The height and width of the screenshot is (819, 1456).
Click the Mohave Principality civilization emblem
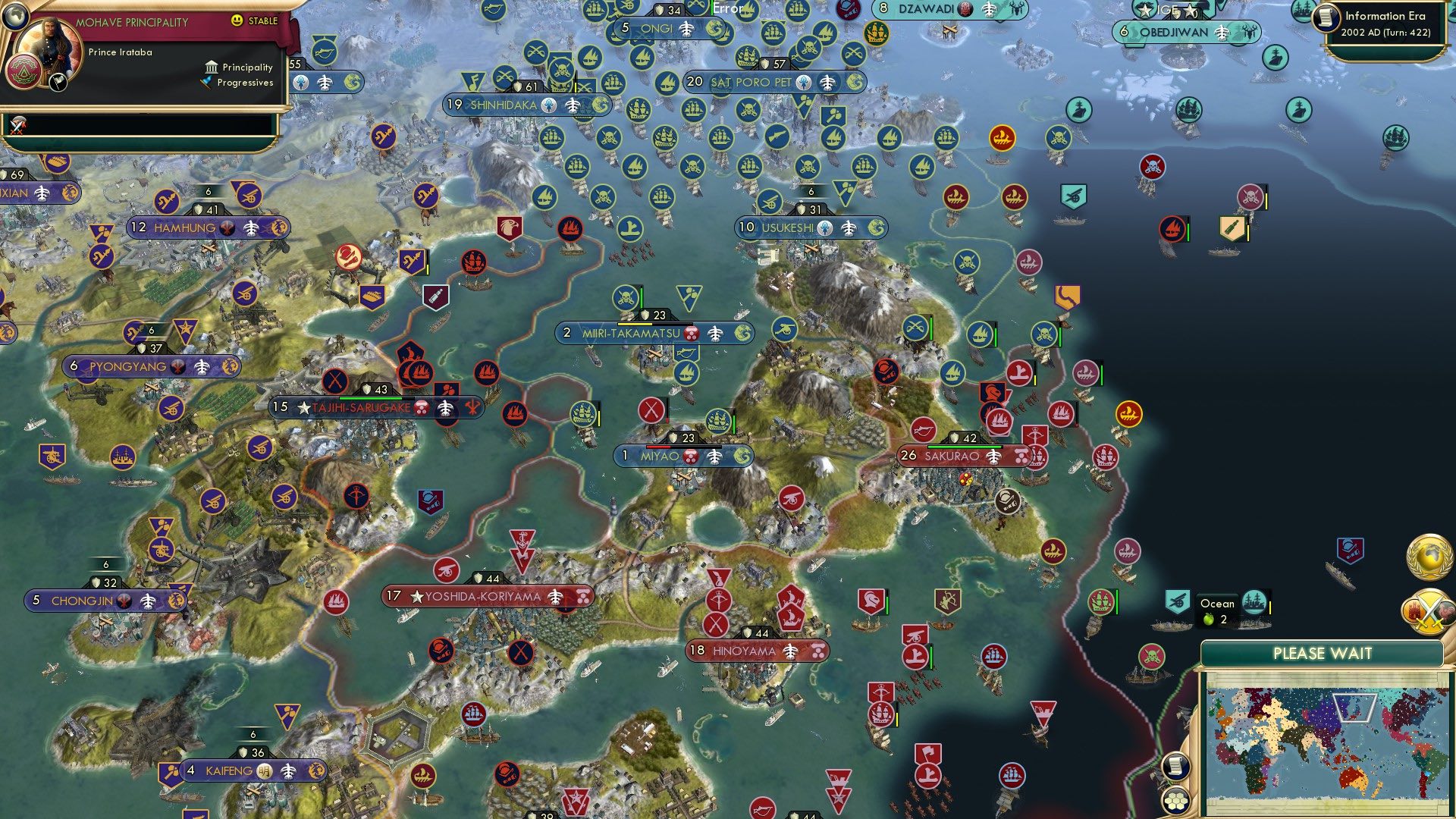[24, 70]
